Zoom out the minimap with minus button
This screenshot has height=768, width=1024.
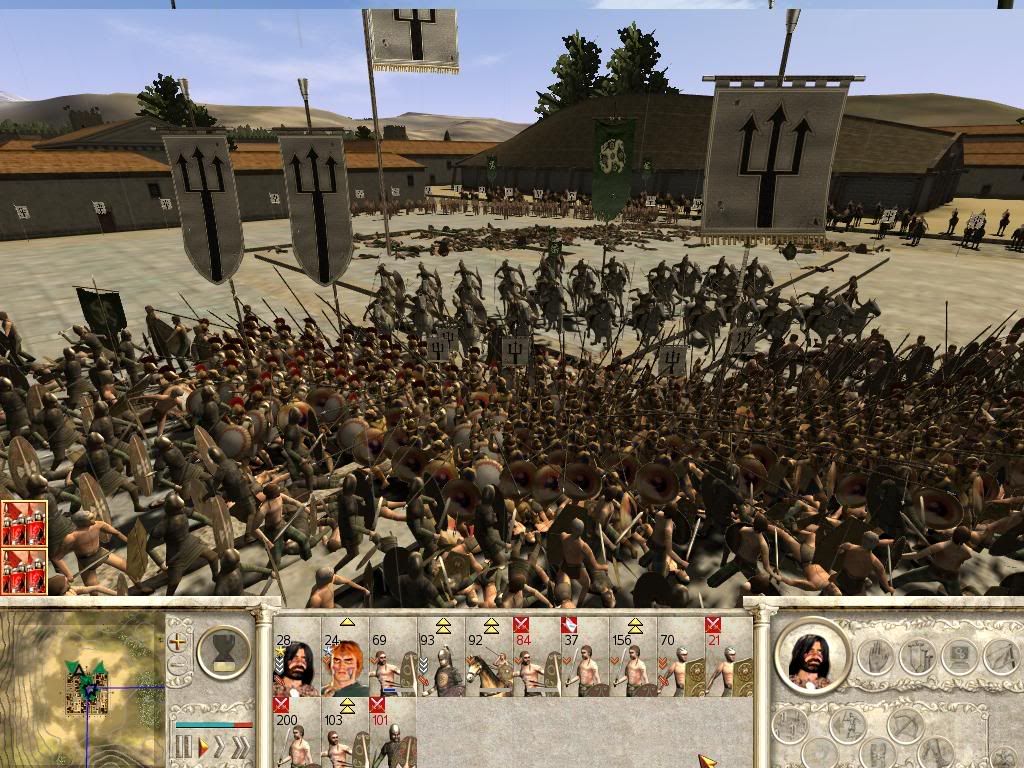(x=178, y=665)
